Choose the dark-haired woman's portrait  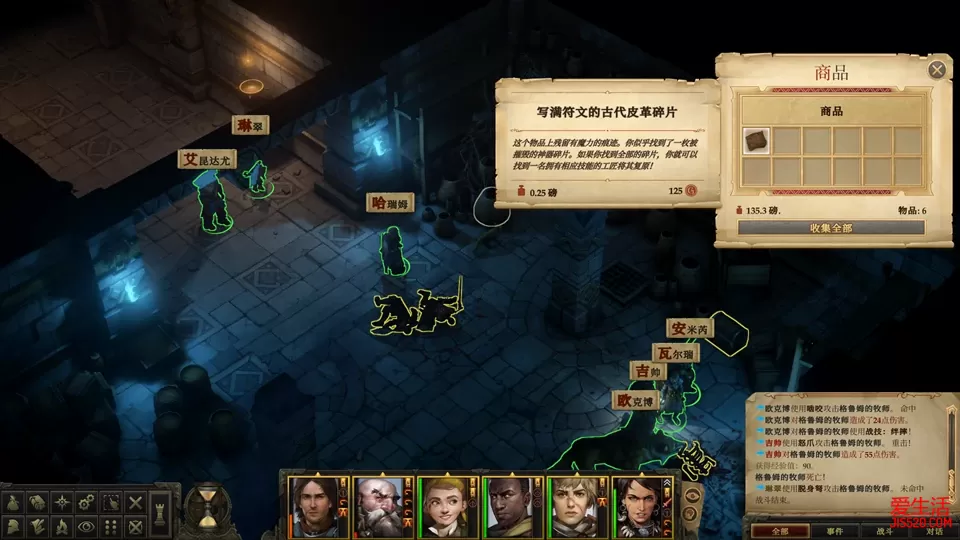click(x=641, y=506)
